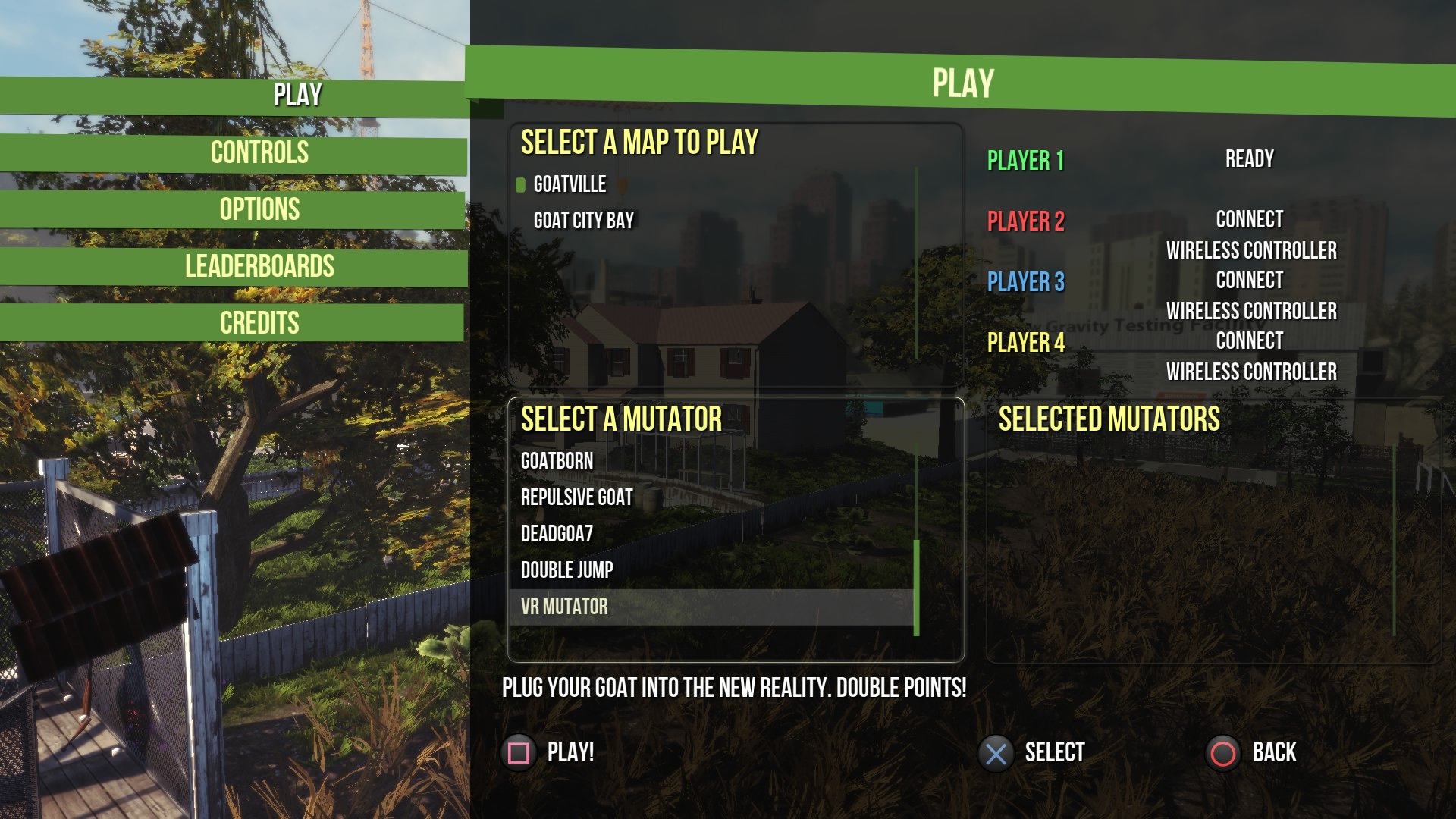Select the GoatVille map

point(570,184)
